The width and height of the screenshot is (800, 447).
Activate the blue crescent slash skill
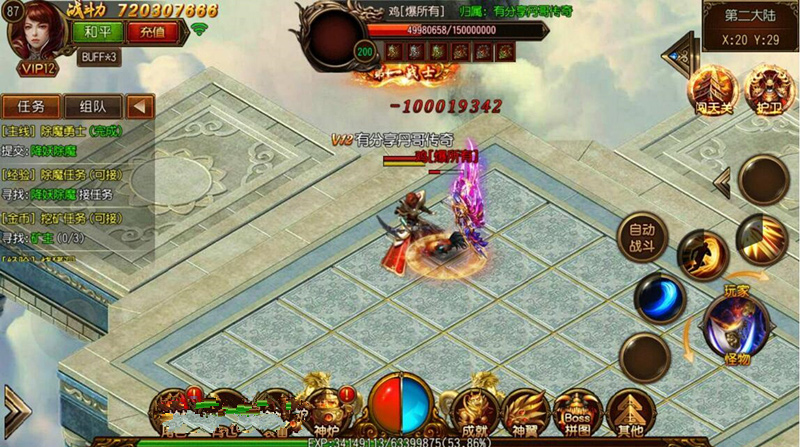[660, 298]
